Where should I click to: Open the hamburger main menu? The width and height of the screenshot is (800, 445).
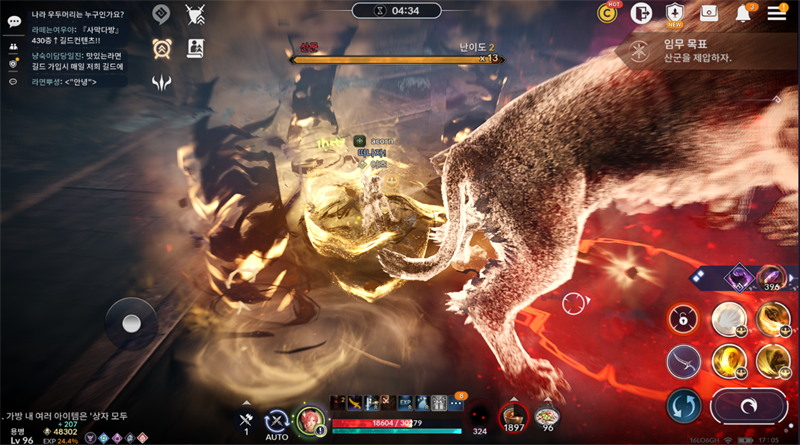(777, 13)
